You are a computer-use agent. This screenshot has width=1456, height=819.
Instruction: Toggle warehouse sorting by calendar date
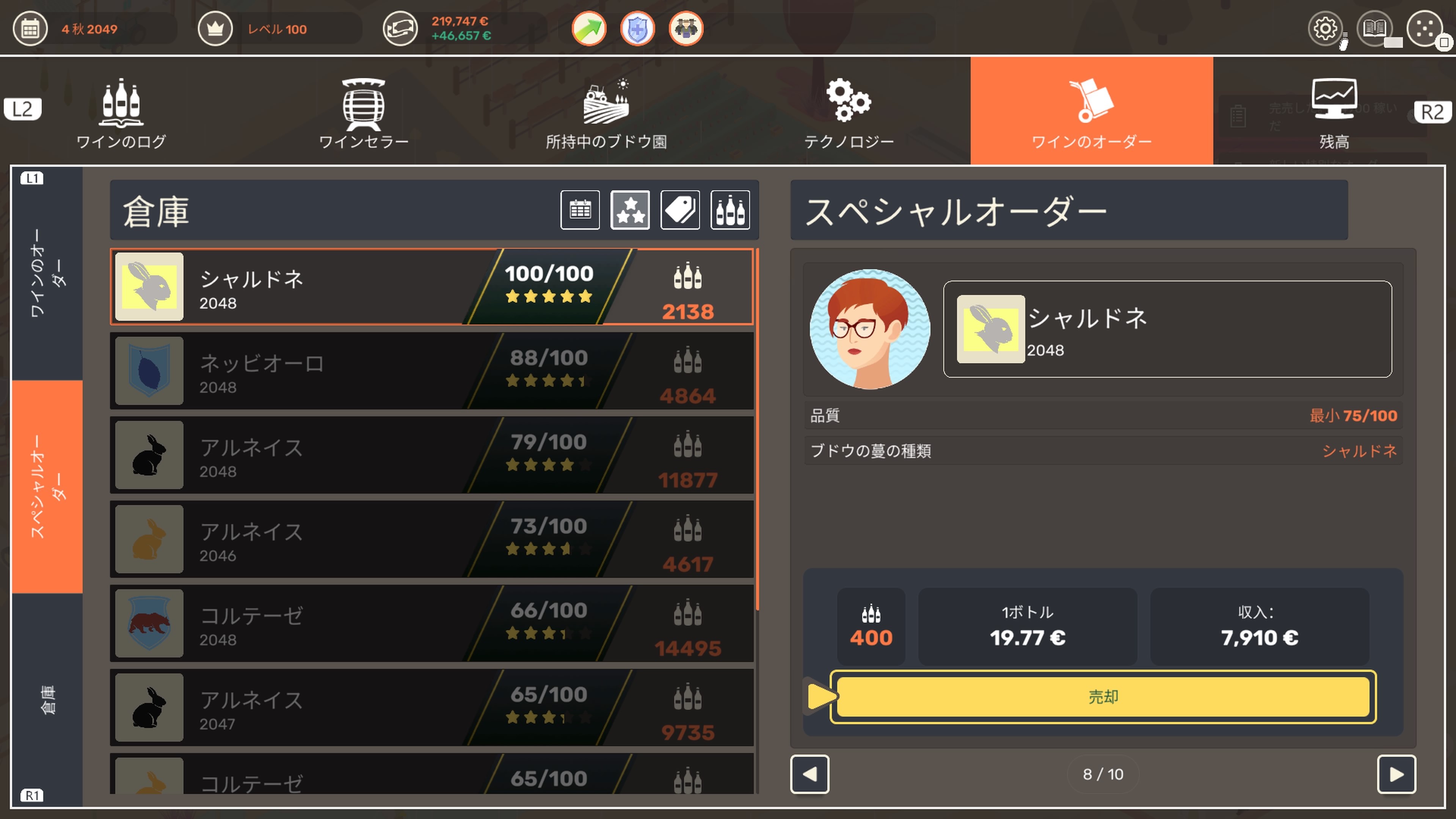point(581,210)
